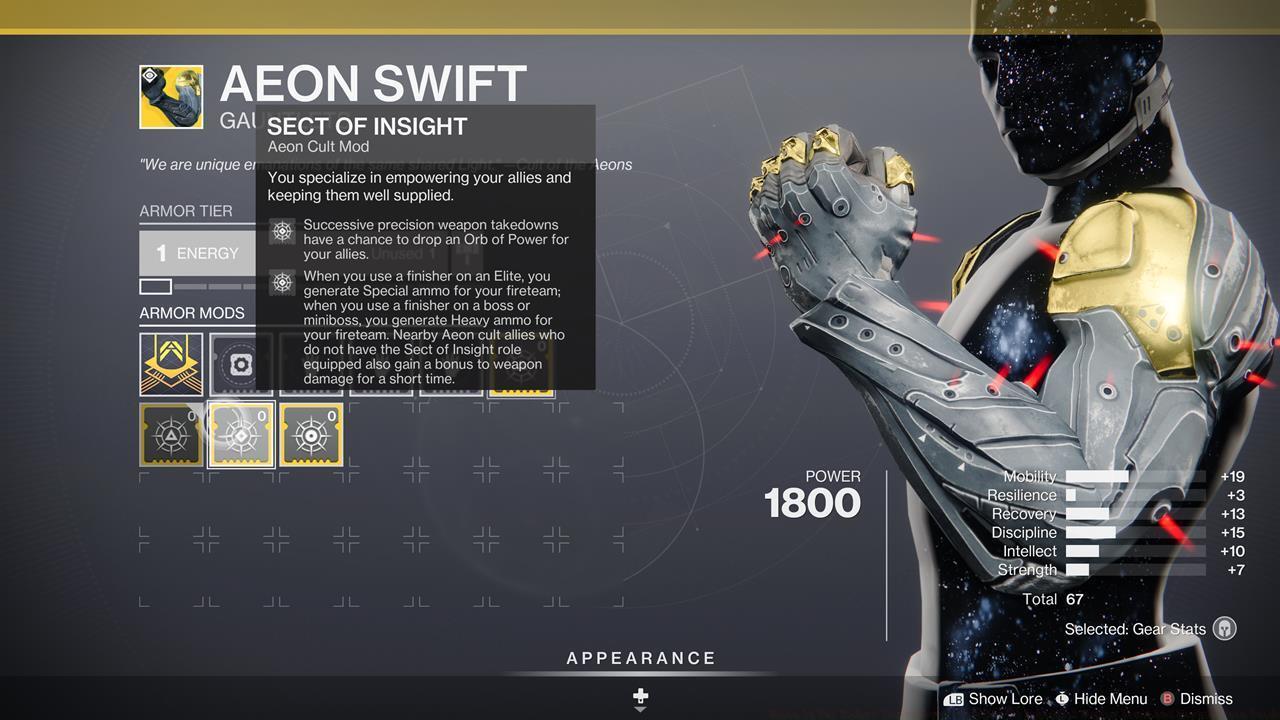Select the shader customization slot

[240, 363]
